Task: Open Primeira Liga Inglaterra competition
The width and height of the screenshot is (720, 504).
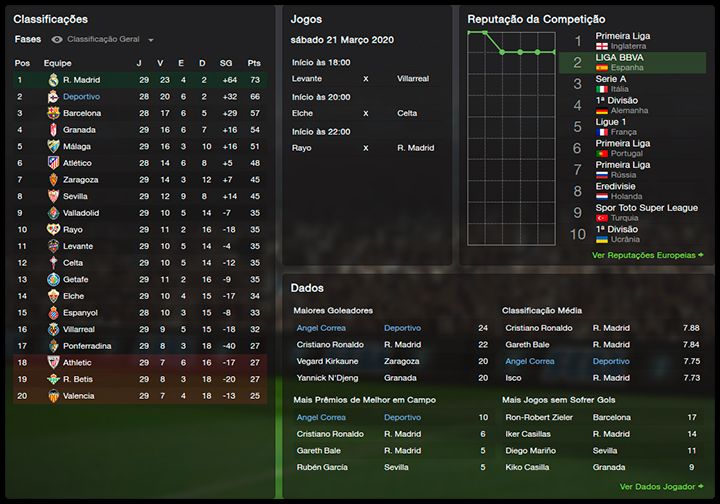Action: 622,41
